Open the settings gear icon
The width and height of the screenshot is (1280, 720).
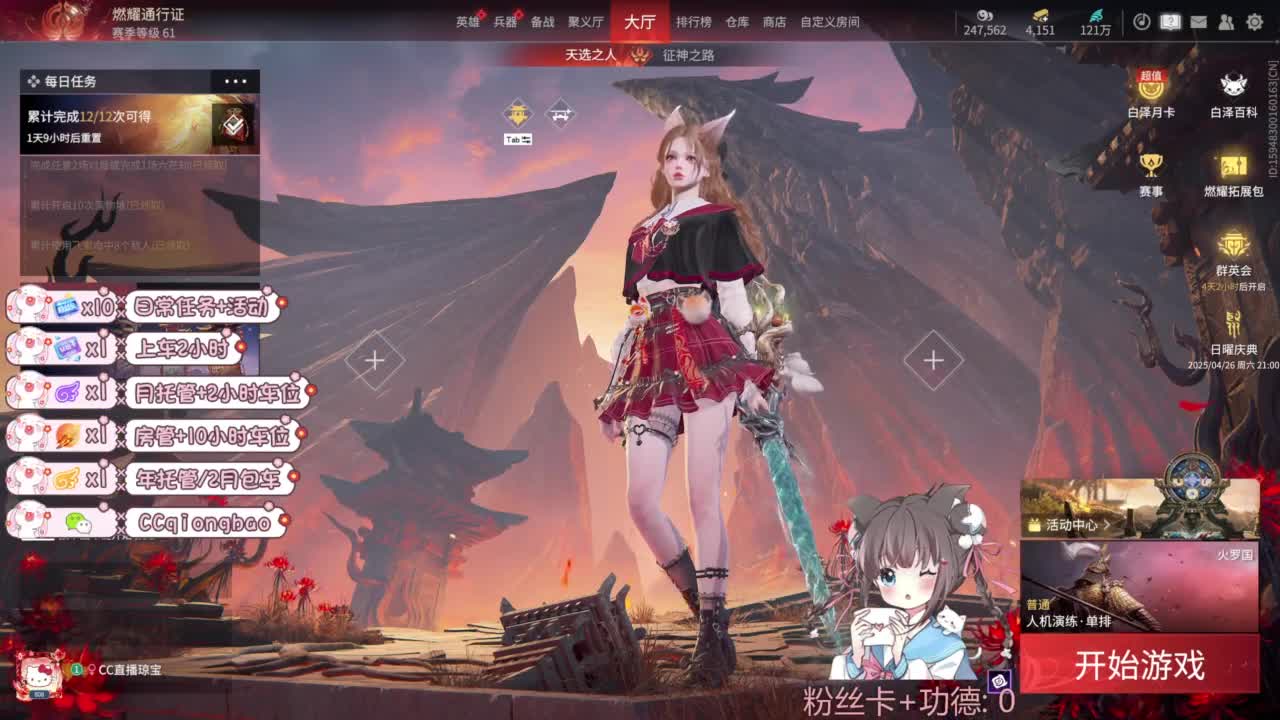click(x=1254, y=22)
